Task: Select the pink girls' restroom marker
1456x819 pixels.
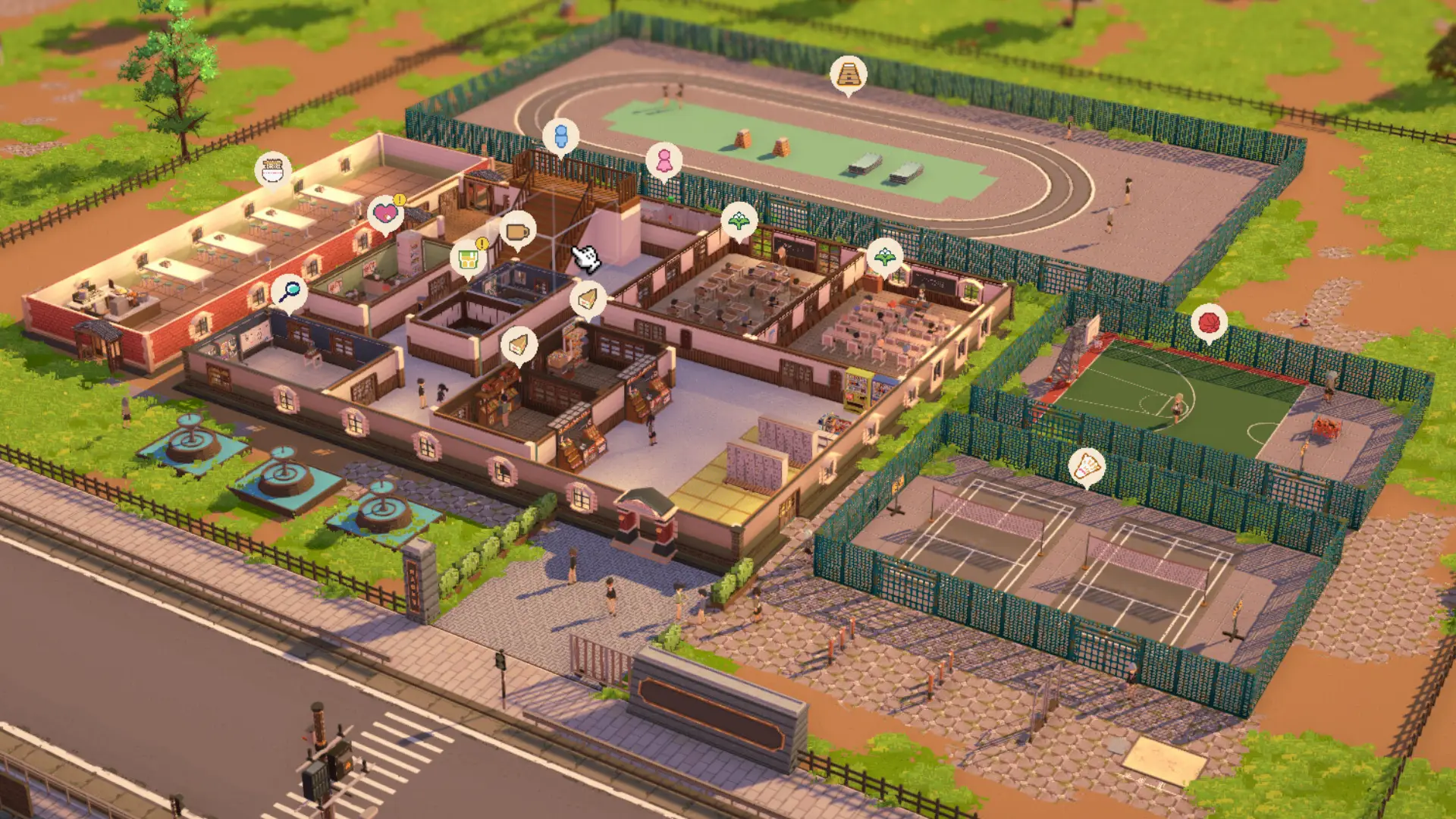Action: [x=664, y=161]
